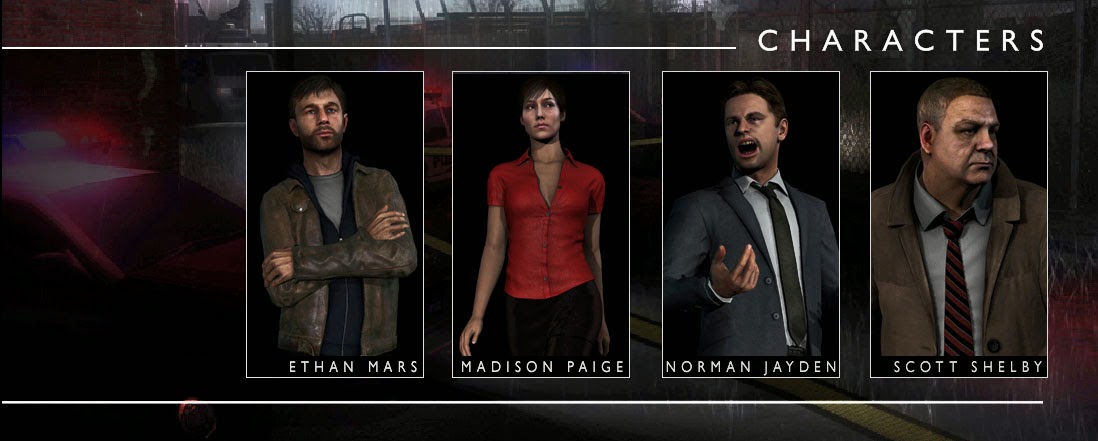Choose the Madison Paige character card

pos(541,225)
